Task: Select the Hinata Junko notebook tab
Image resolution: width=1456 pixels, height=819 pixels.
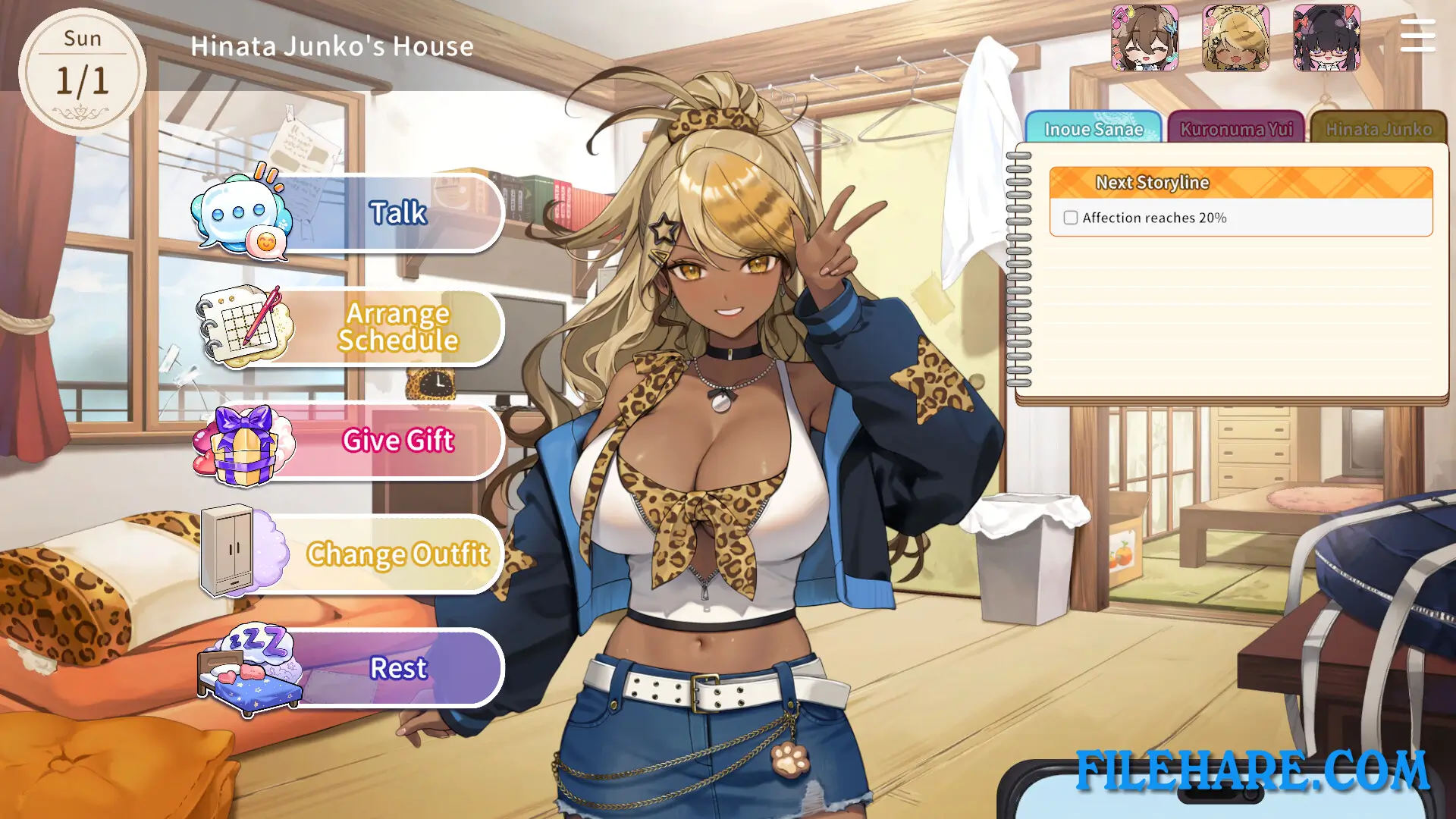Action: 1379,129
